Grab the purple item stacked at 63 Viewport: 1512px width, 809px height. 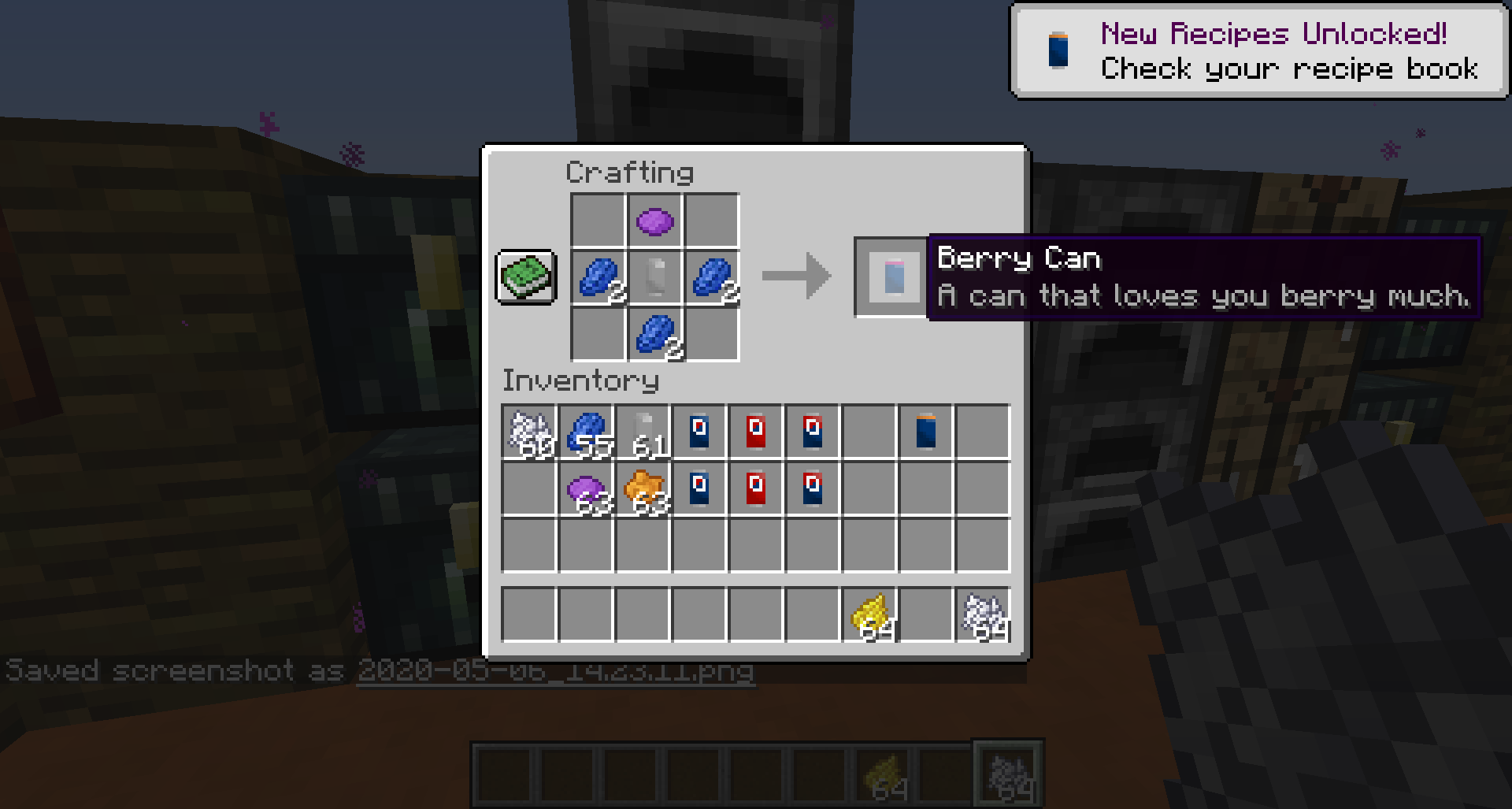point(587,488)
